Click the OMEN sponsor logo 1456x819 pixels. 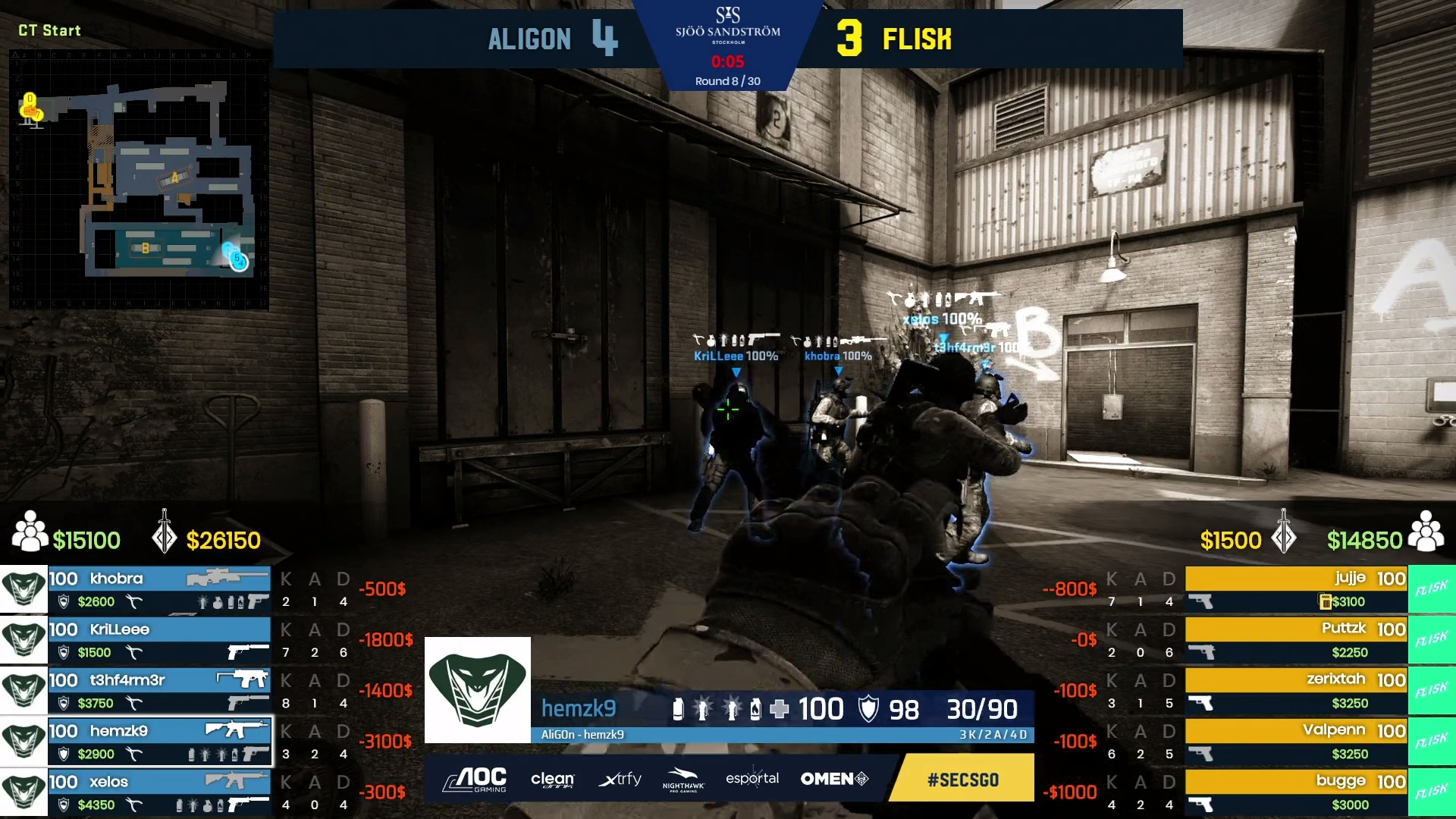click(x=834, y=779)
